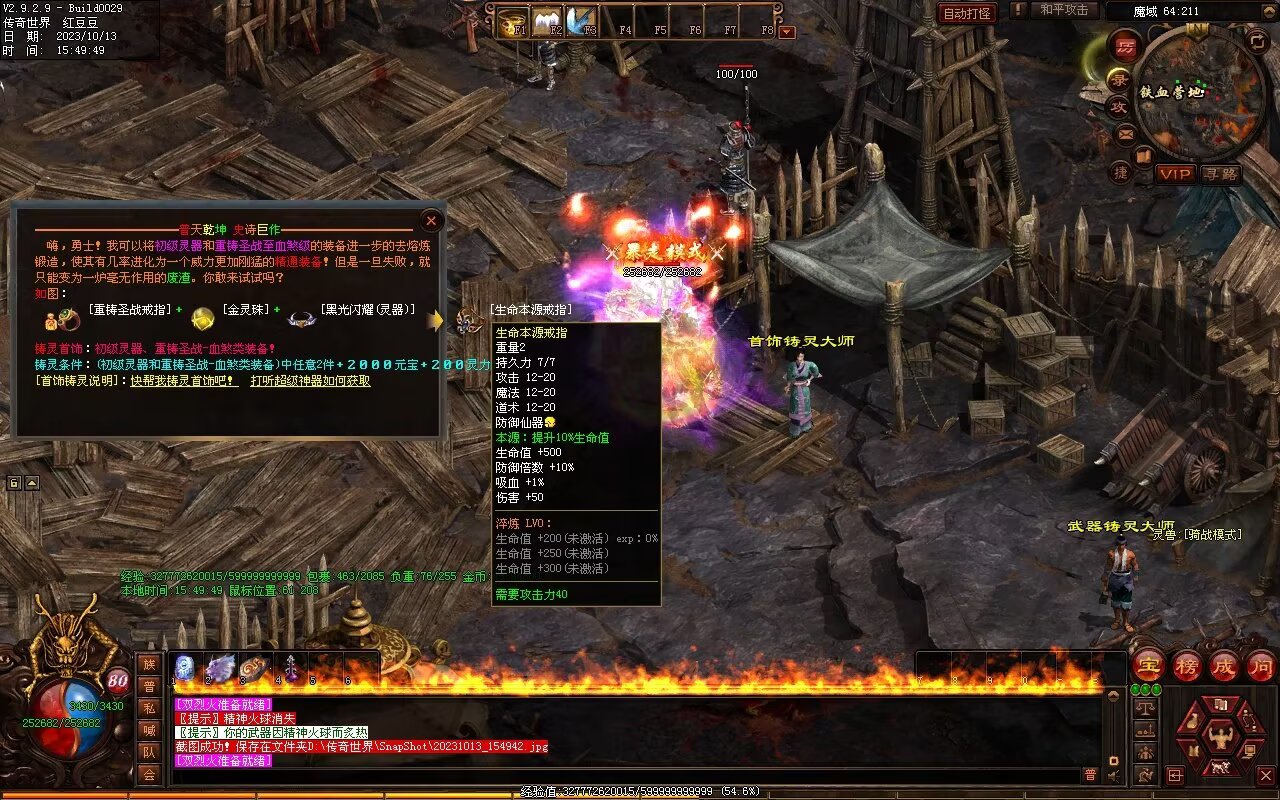Select the scales trade icon
The height and width of the screenshot is (800, 1280).
coord(1146,707)
